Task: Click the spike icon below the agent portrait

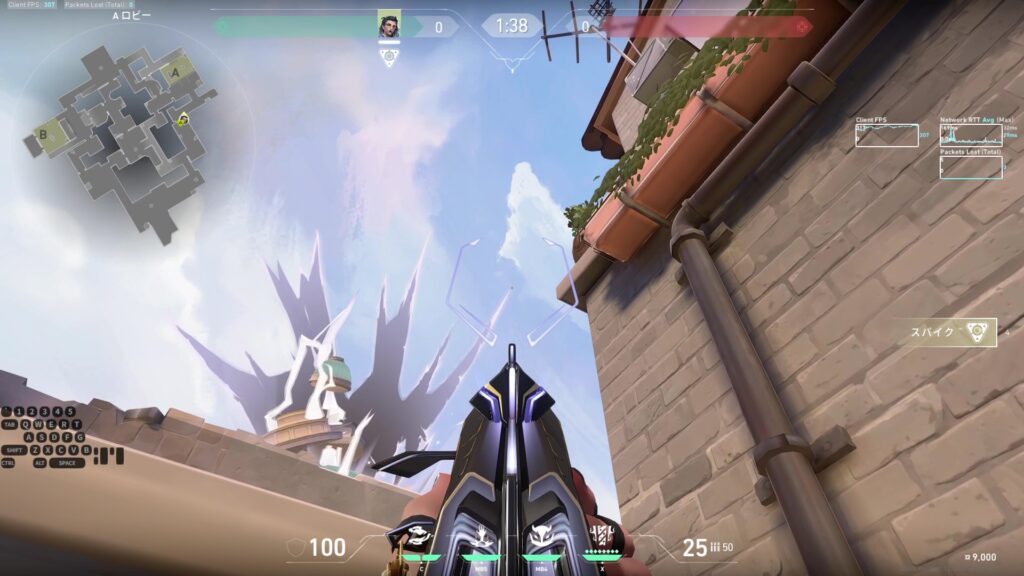Action: pos(389,57)
